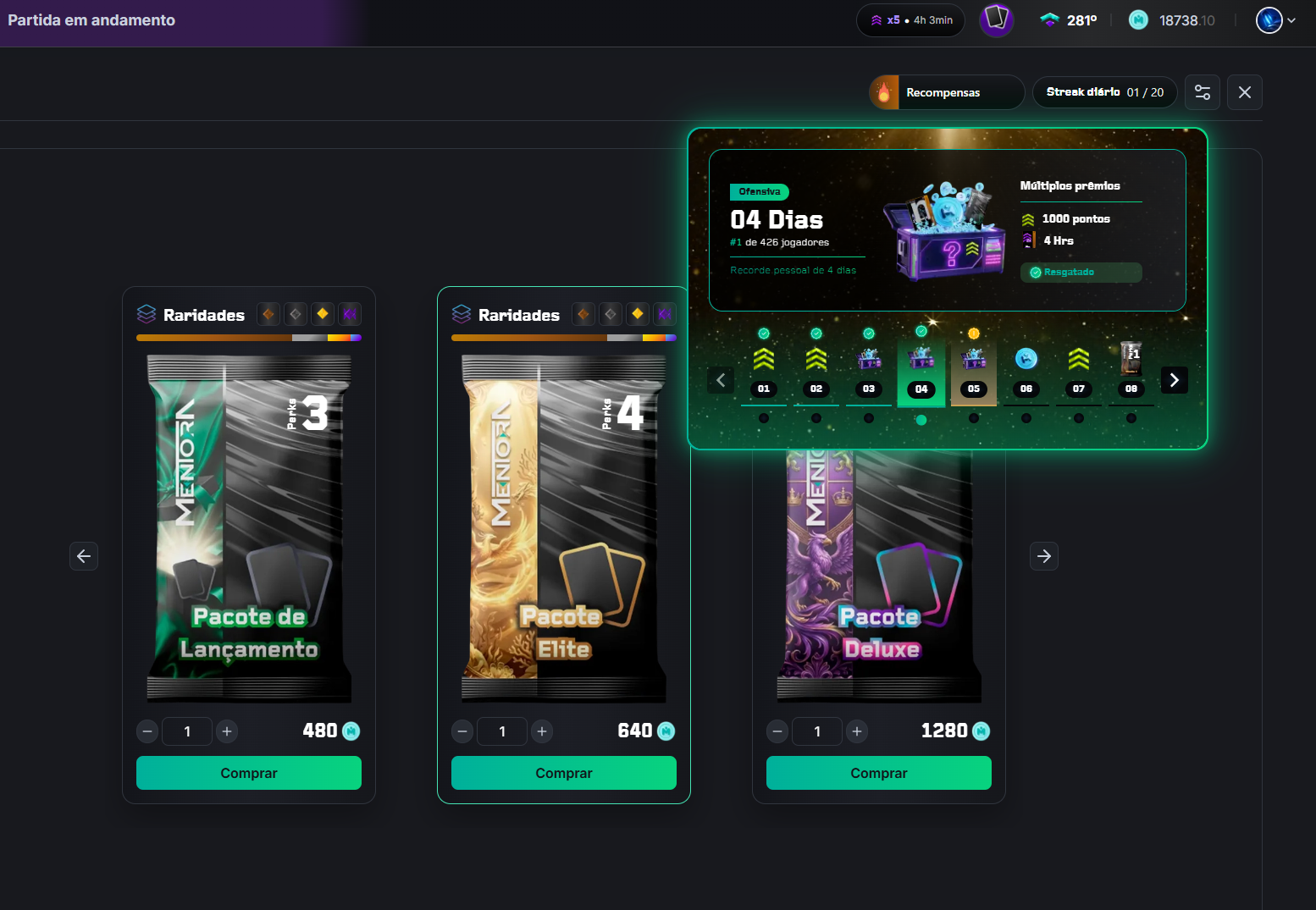Click the orange lock badge above day 05 reward
This screenshot has height=910, width=1316.
pos(973,332)
